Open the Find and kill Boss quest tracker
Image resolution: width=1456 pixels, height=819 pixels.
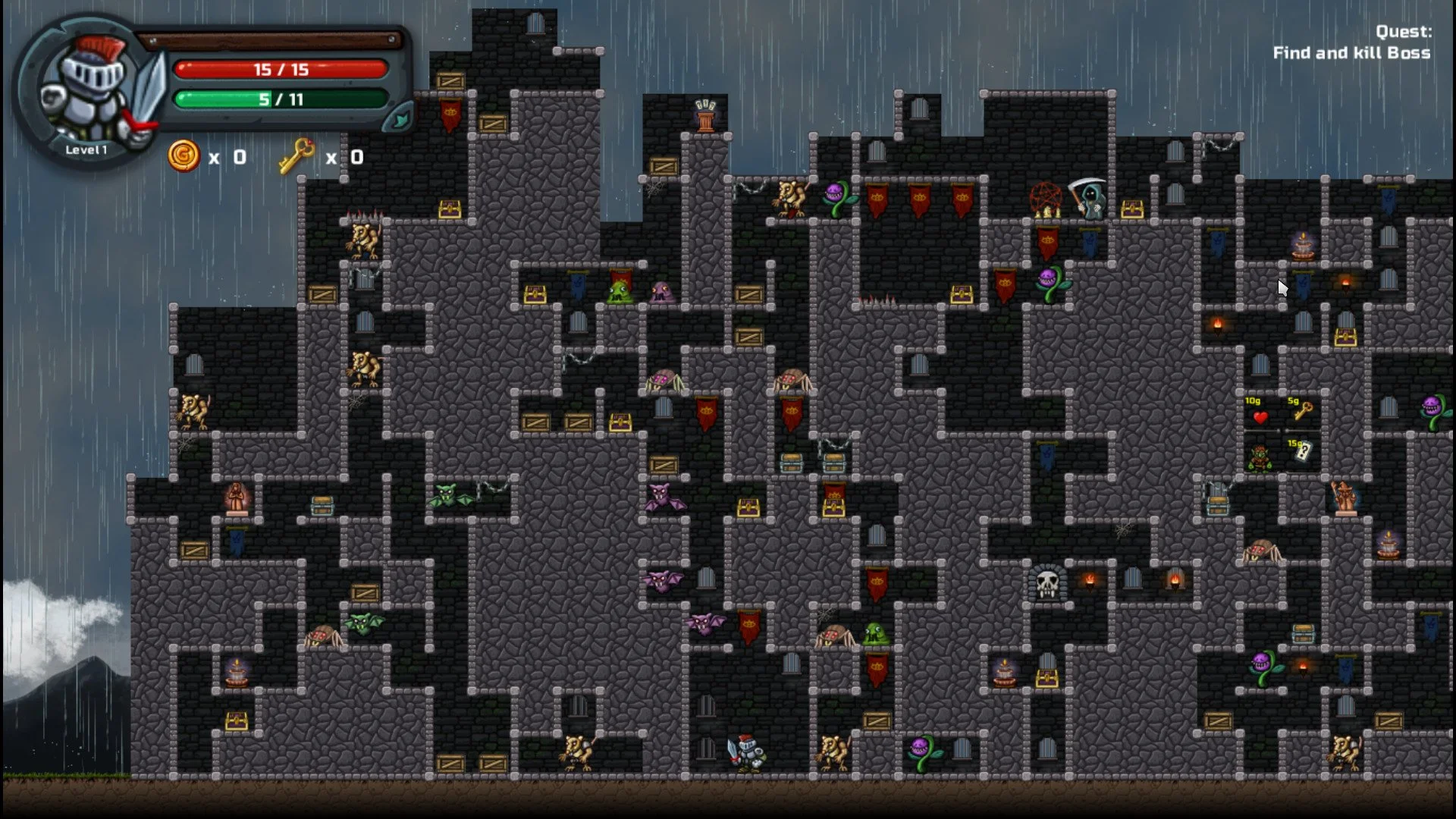[1351, 42]
